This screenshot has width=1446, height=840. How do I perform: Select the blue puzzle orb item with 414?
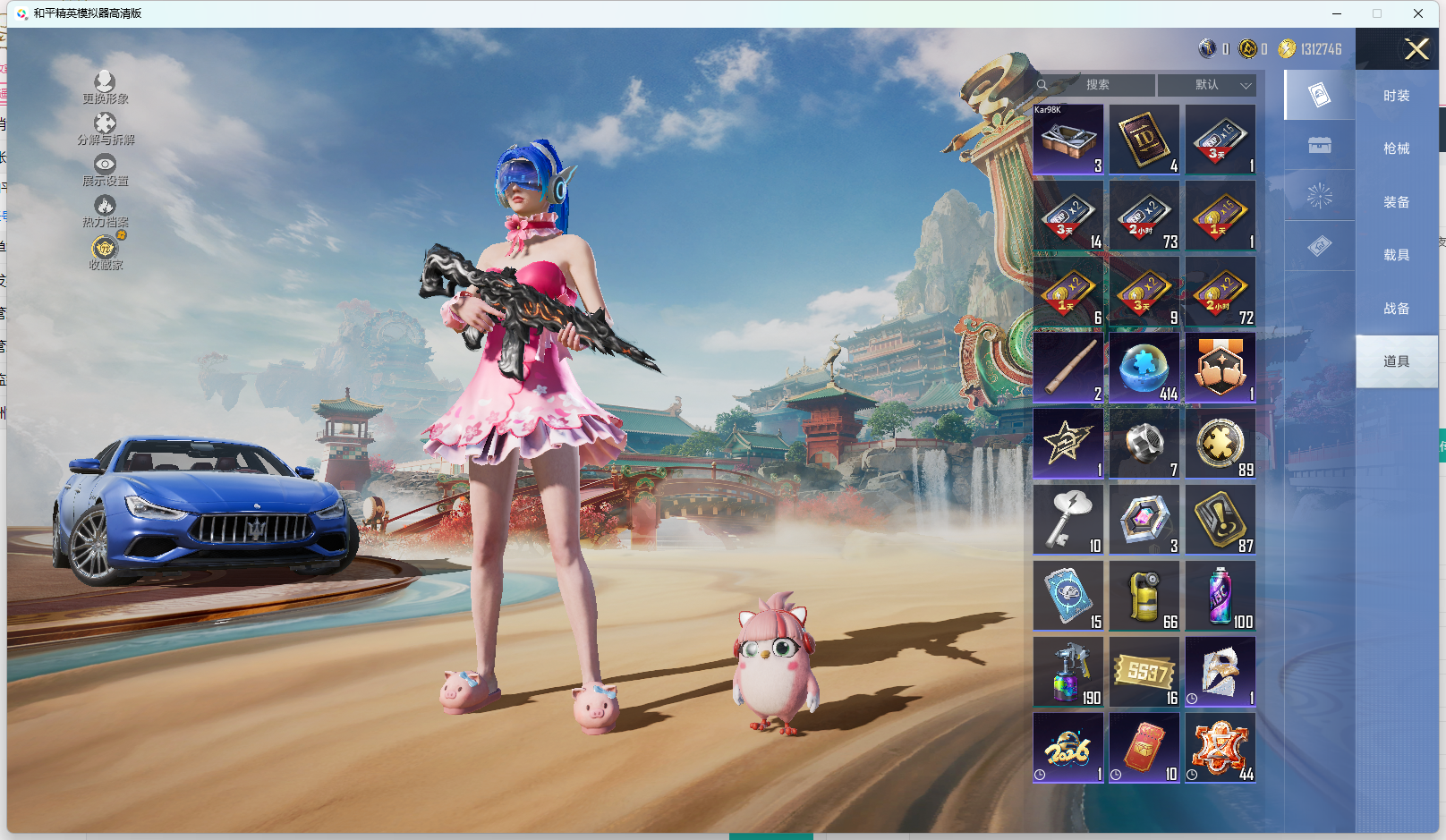pos(1144,368)
